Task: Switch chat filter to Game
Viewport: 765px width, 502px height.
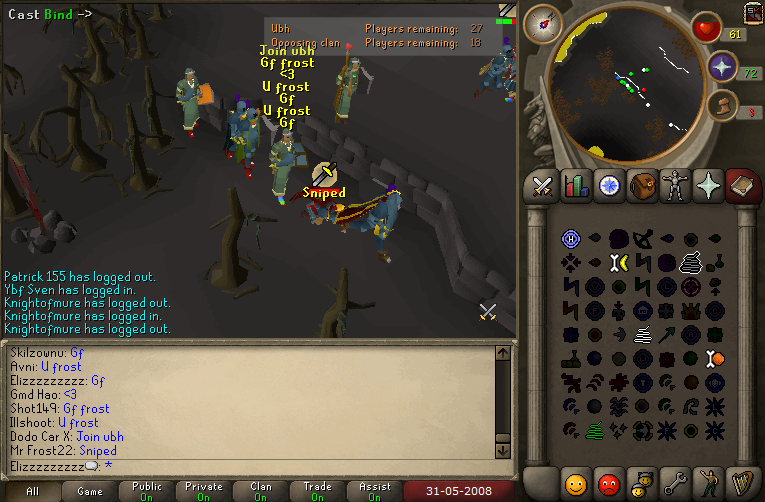Action: click(90, 492)
